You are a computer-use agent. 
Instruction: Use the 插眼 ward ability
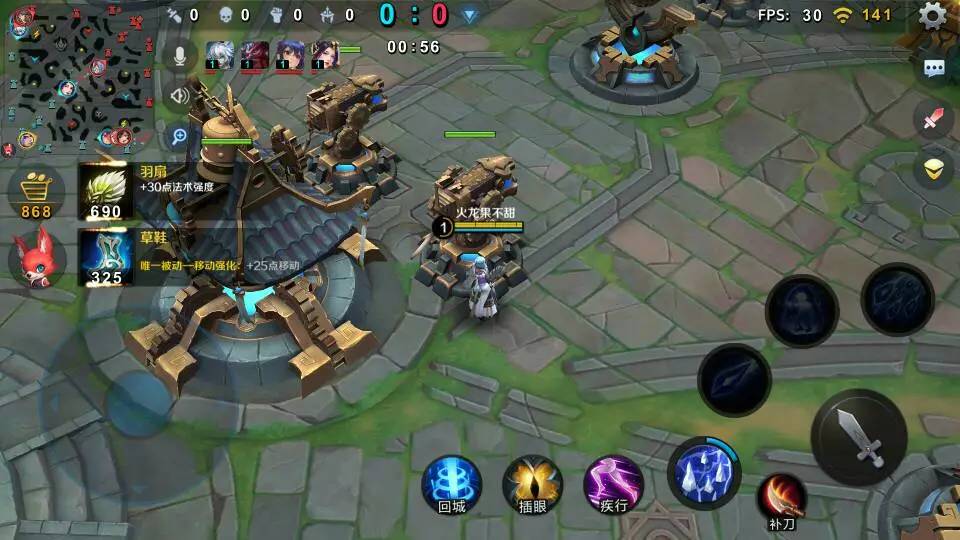(x=532, y=484)
